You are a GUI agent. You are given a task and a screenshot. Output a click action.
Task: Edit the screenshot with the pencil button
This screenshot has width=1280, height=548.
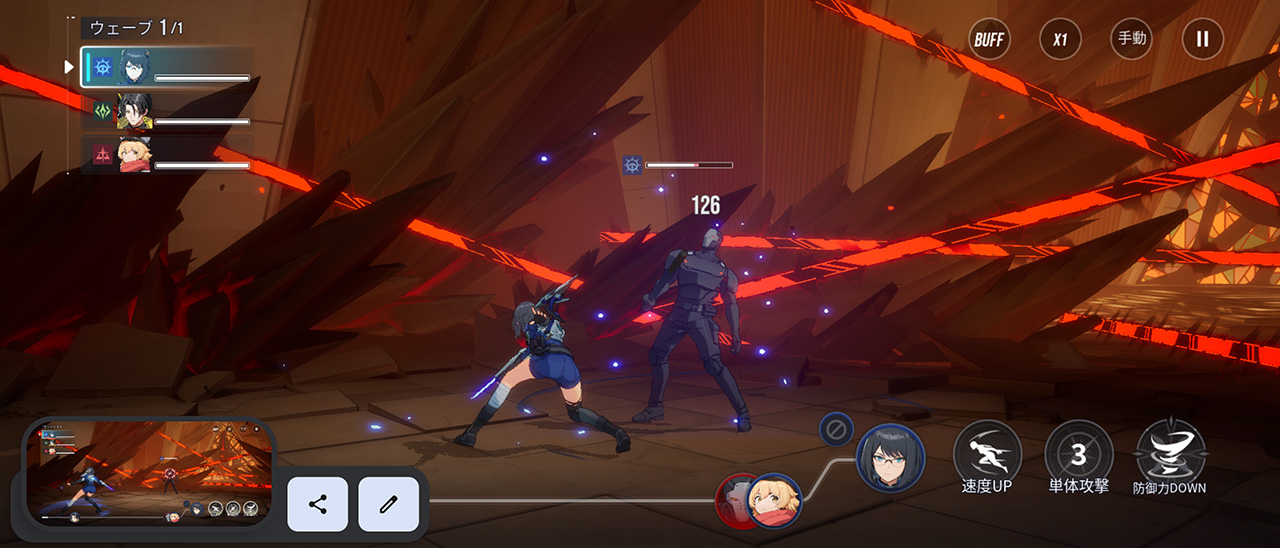388,504
